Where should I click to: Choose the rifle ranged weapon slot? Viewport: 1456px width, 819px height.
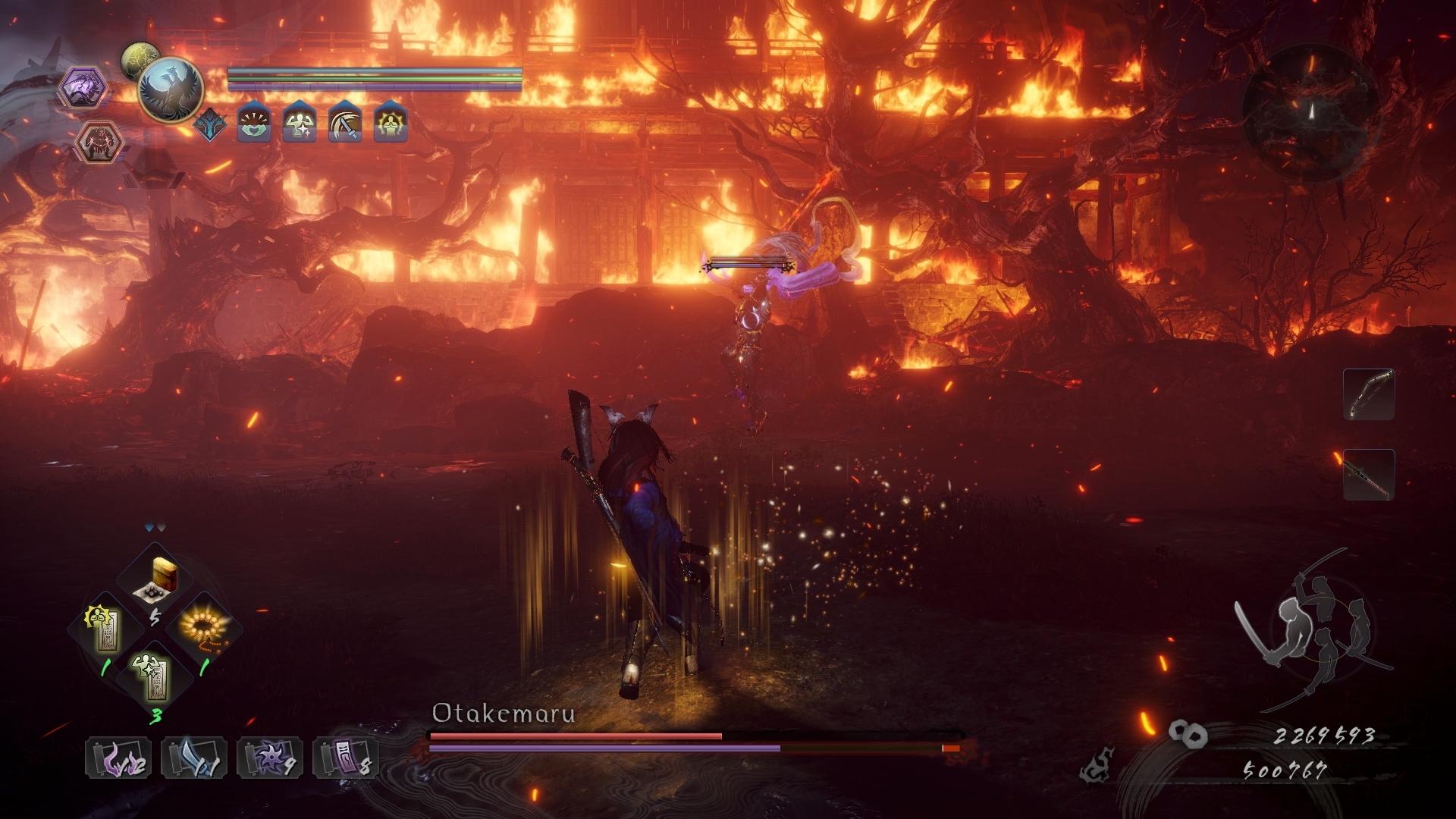click(x=1369, y=475)
